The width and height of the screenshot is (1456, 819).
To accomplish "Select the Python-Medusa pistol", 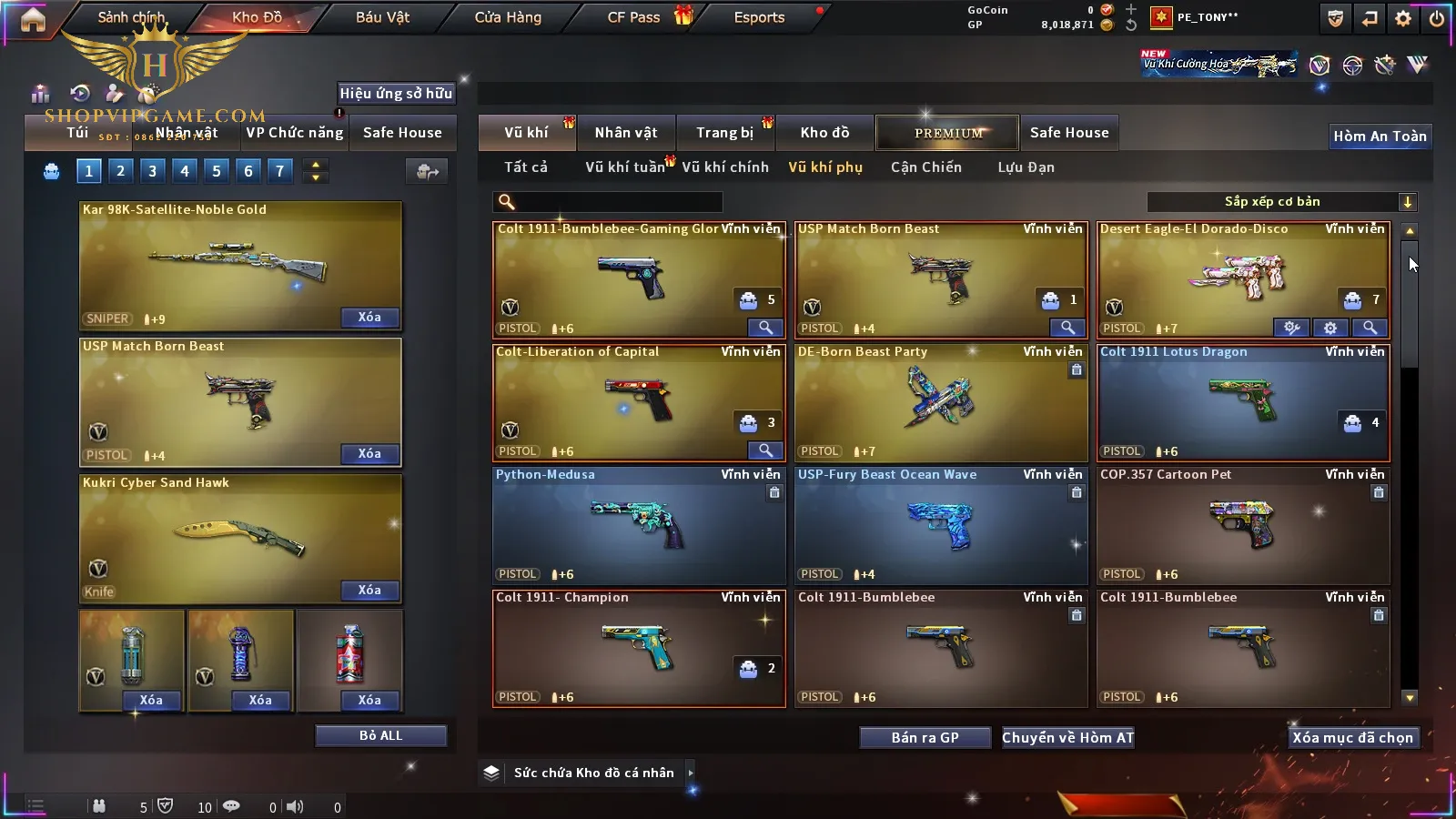I will tap(639, 525).
